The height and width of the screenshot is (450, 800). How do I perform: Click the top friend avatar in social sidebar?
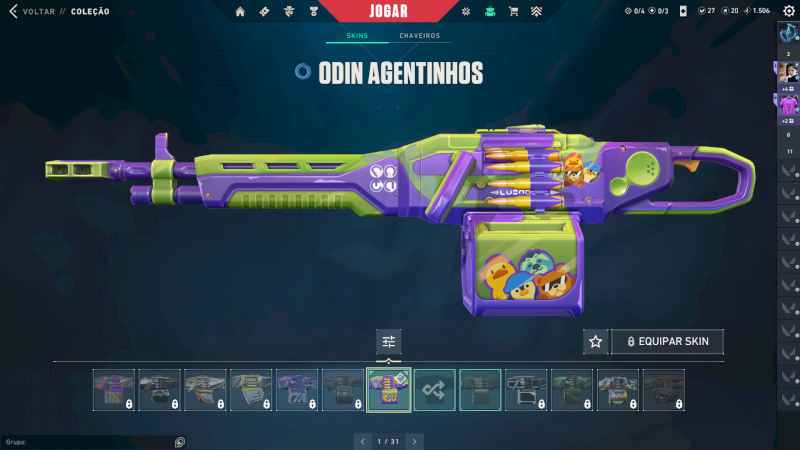tap(788, 72)
